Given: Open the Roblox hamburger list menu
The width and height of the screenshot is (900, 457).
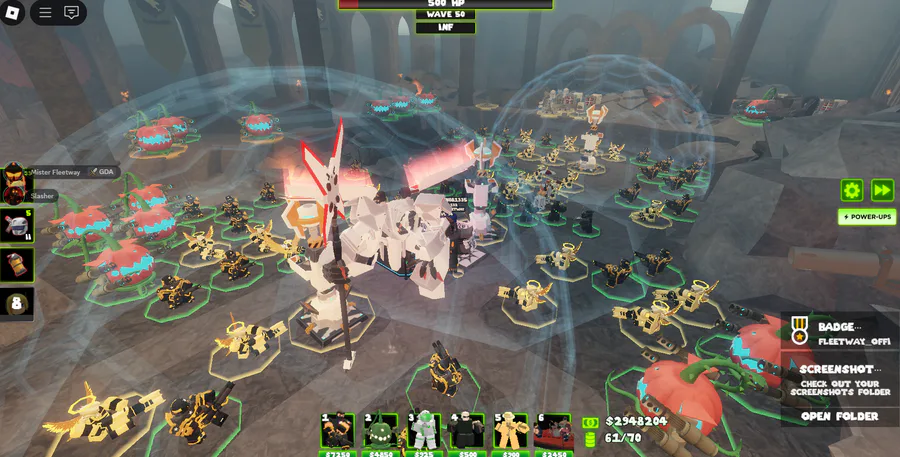Looking at the screenshot, I should pos(46,13).
